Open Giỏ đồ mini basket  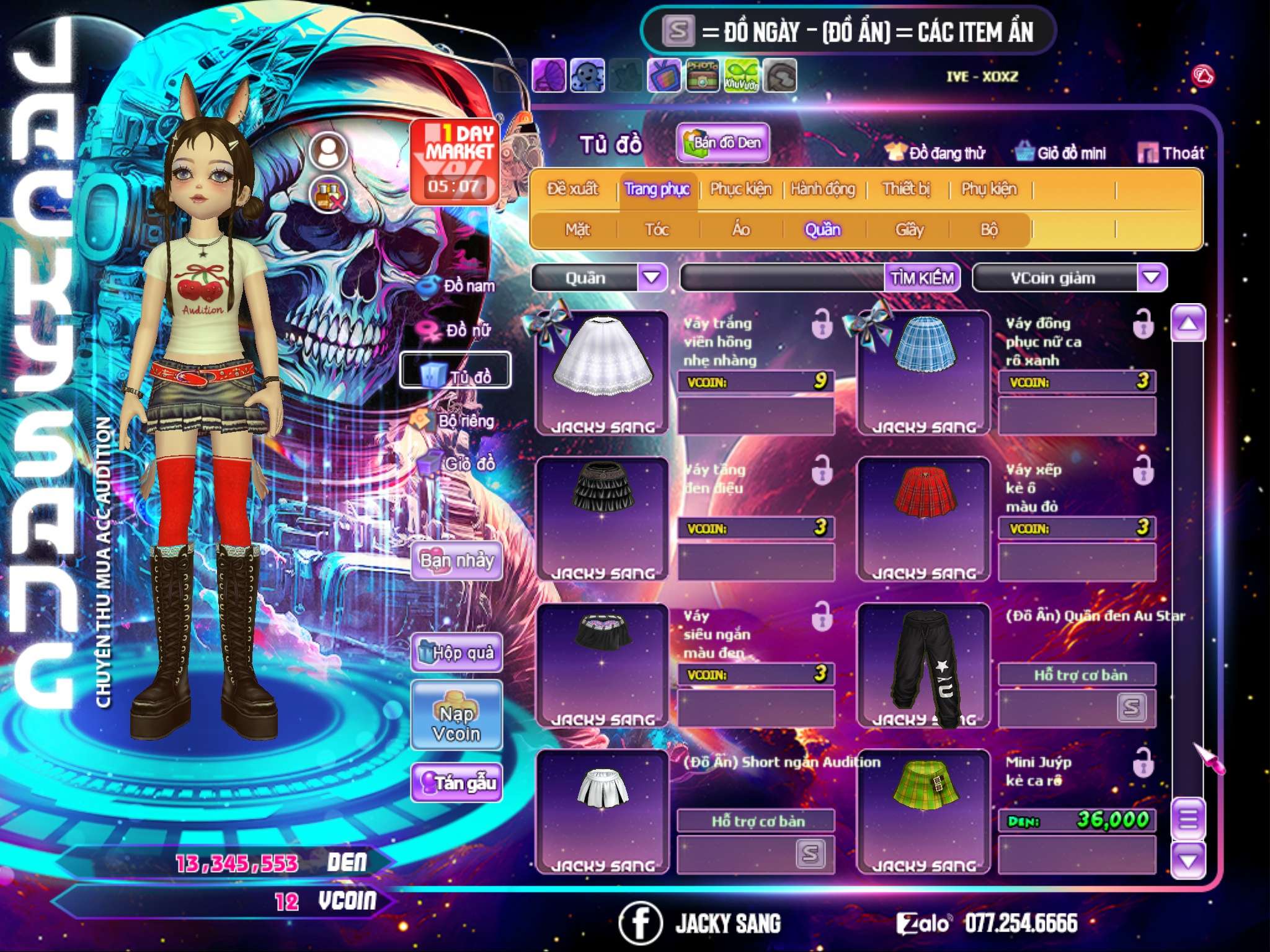[1061, 152]
